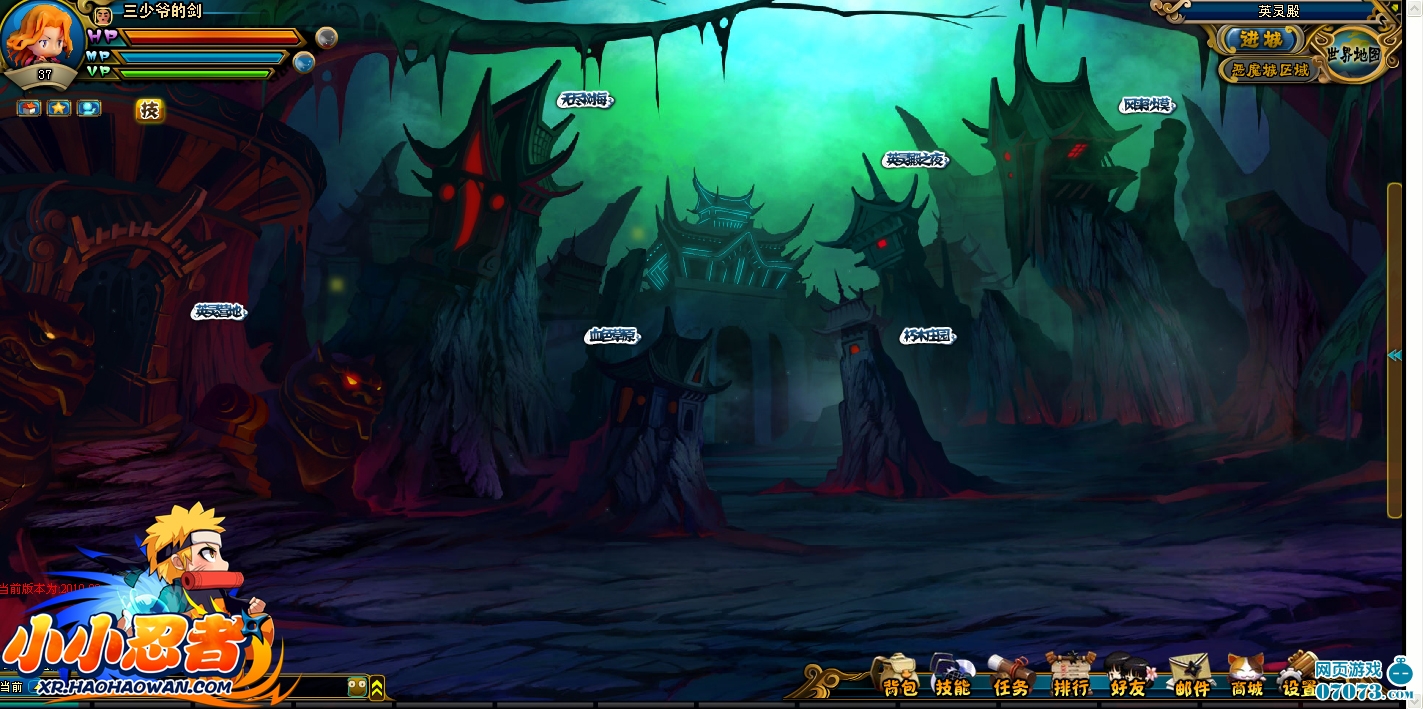Click the 进城 enter-city button
Image resolution: width=1423 pixels, height=709 pixels.
click(x=1262, y=40)
